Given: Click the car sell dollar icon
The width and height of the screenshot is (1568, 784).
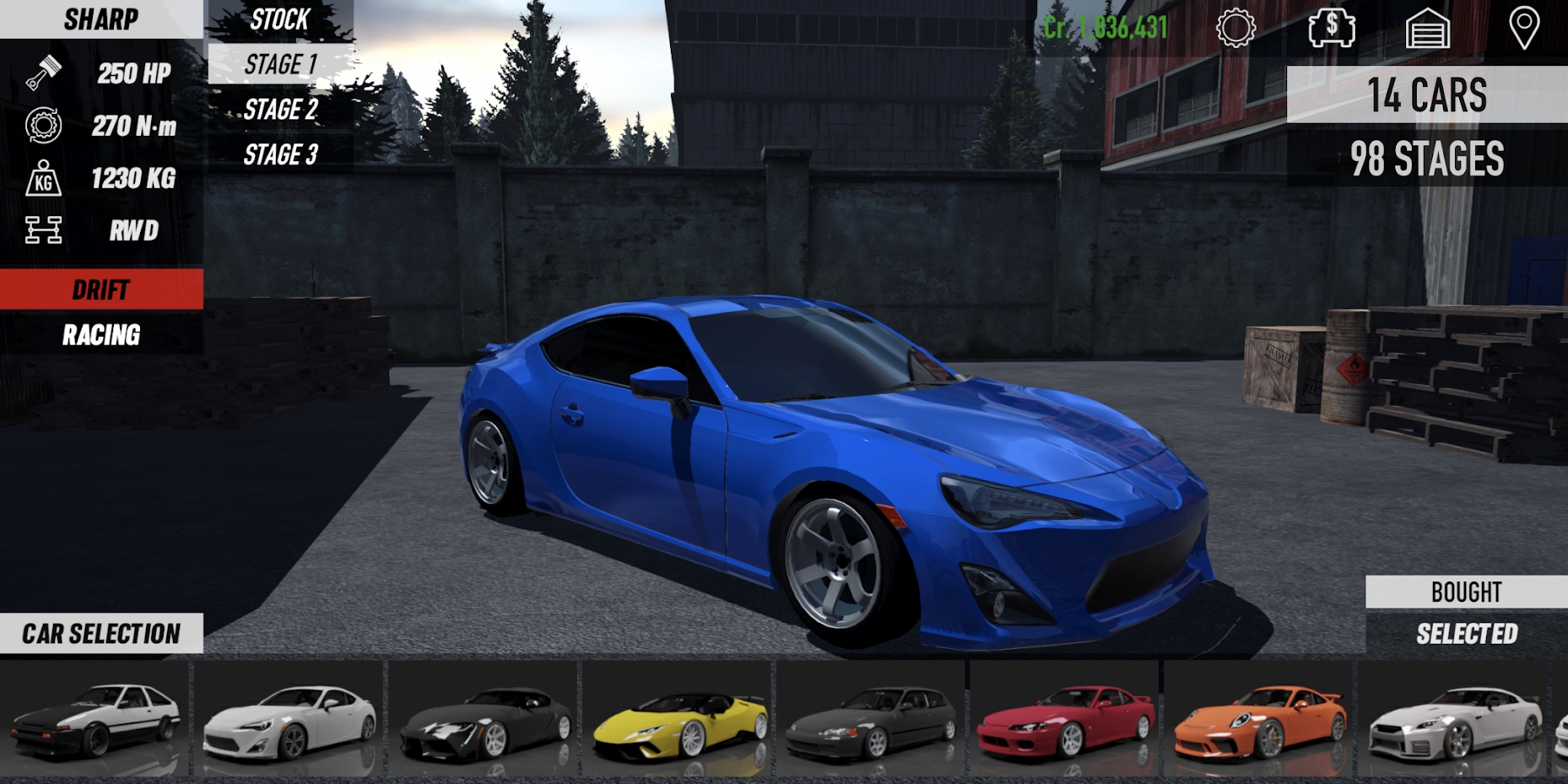Looking at the screenshot, I should click(1331, 29).
